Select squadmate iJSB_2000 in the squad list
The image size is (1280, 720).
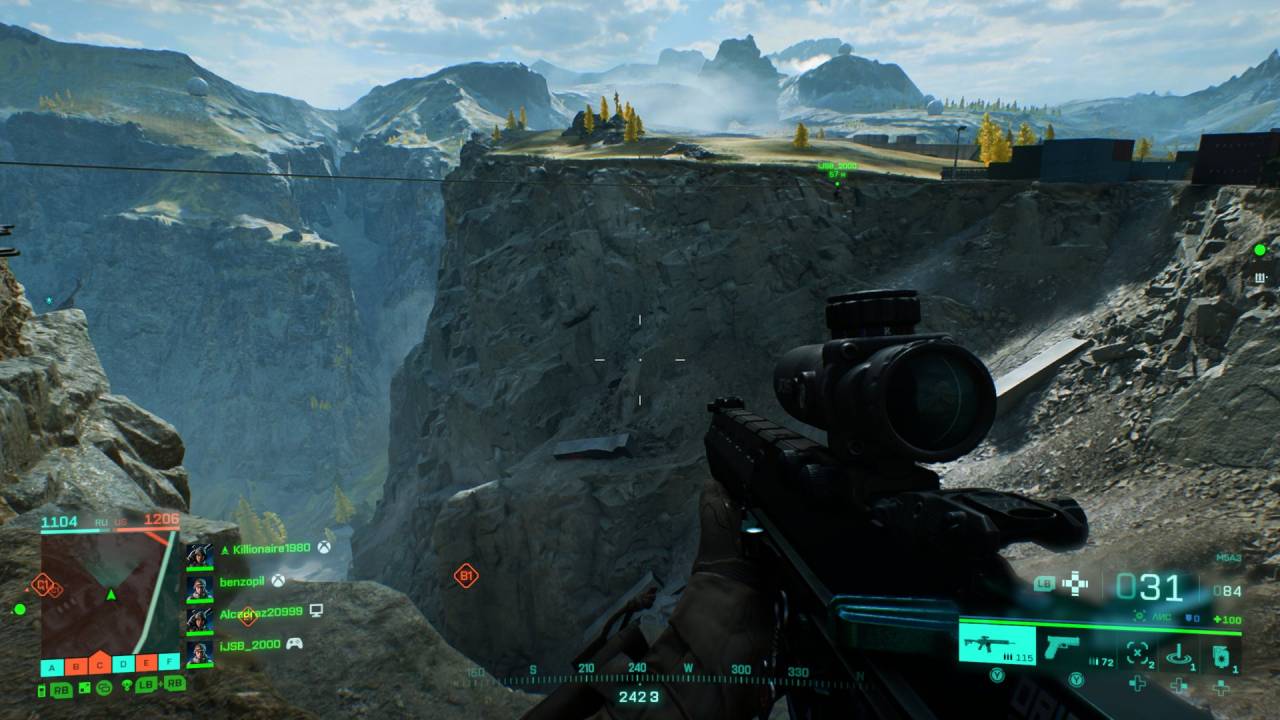click(x=250, y=644)
